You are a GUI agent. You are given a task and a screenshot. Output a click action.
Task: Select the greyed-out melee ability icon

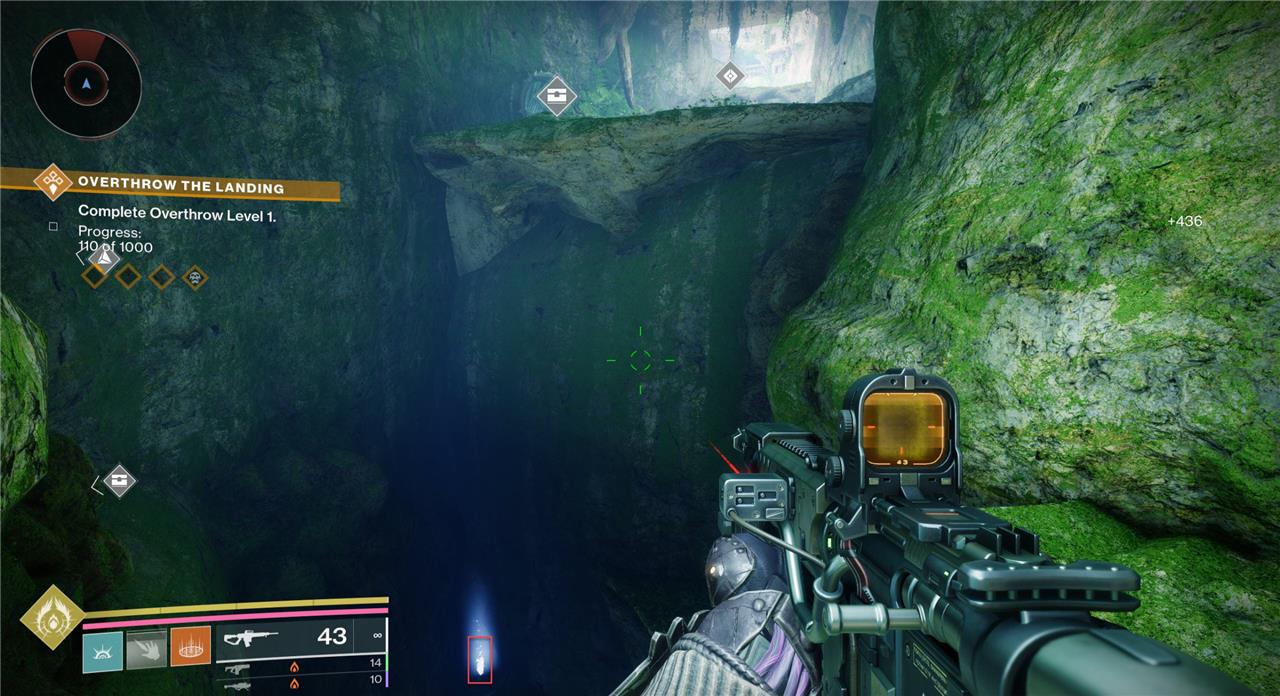(146, 649)
